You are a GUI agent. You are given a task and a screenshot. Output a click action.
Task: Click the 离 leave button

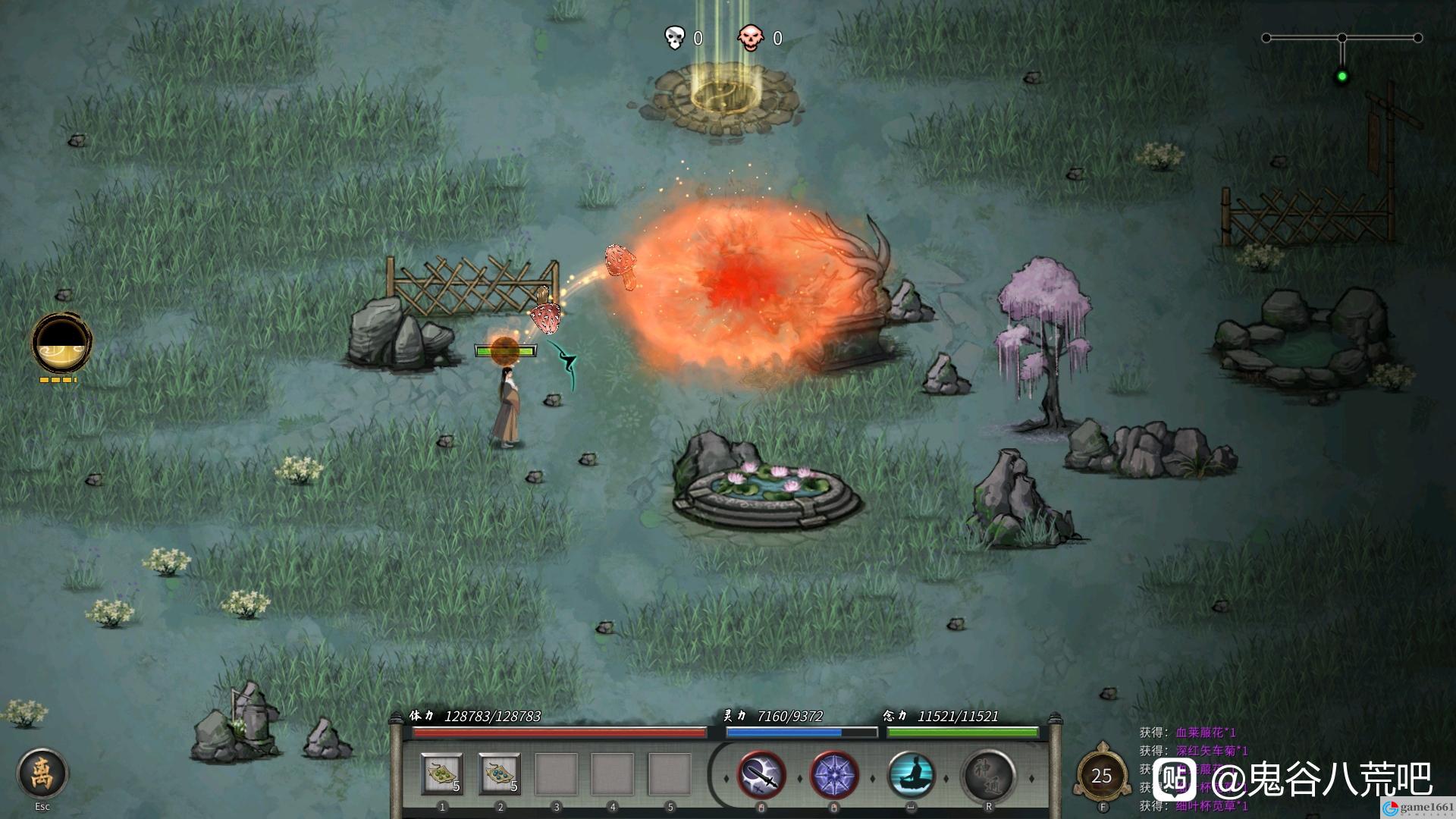[x=42, y=773]
